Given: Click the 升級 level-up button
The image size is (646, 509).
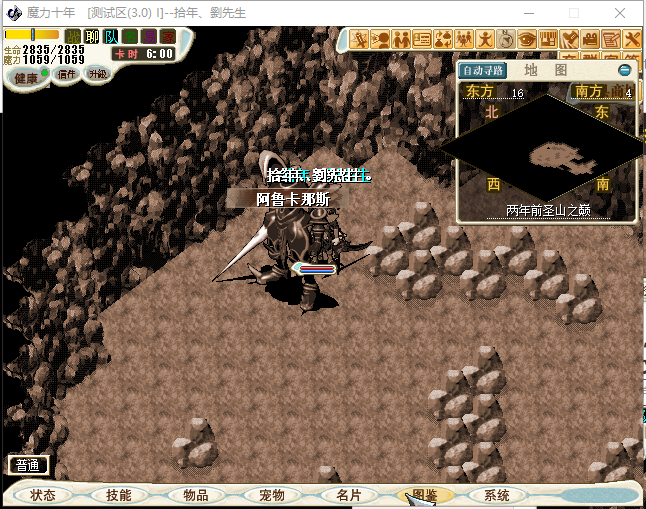Looking at the screenshot, I should click(x=97, y=74).
